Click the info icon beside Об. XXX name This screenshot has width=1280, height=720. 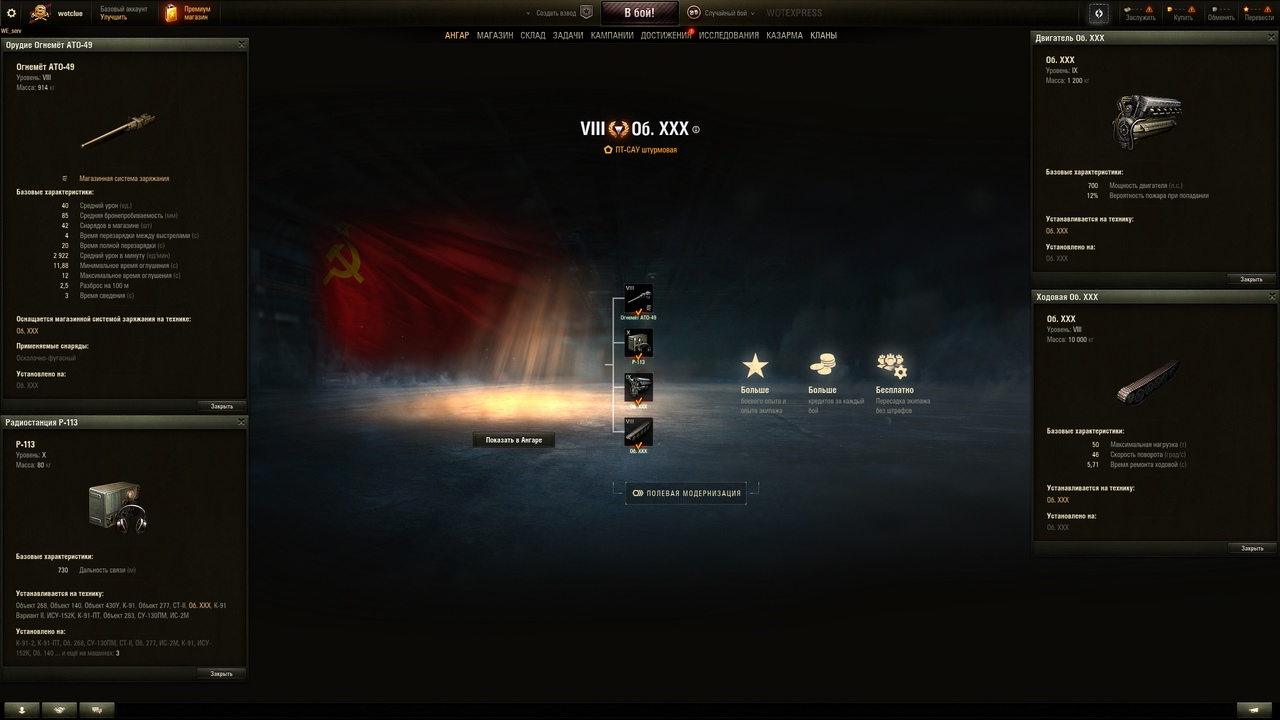(x=697, y=128)
